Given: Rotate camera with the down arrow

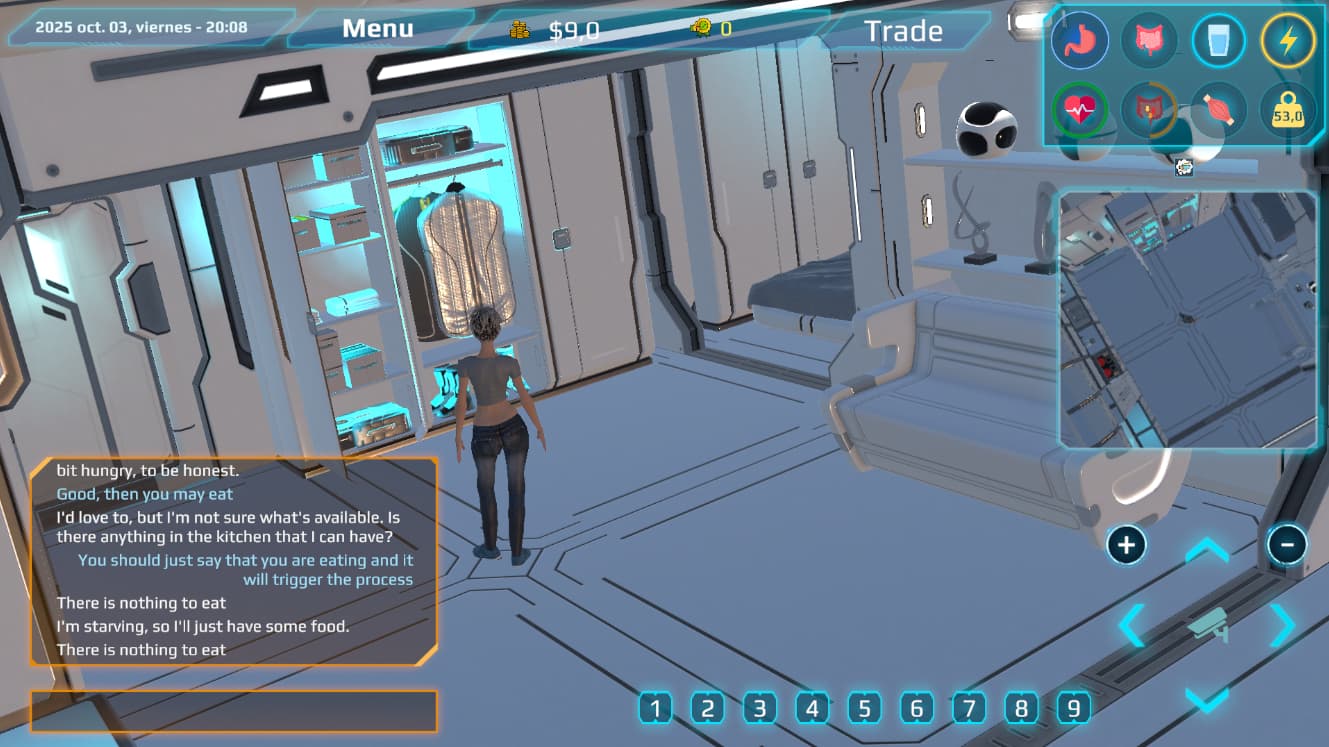Looking at the screenshot, I should (x=1207, y=699).
